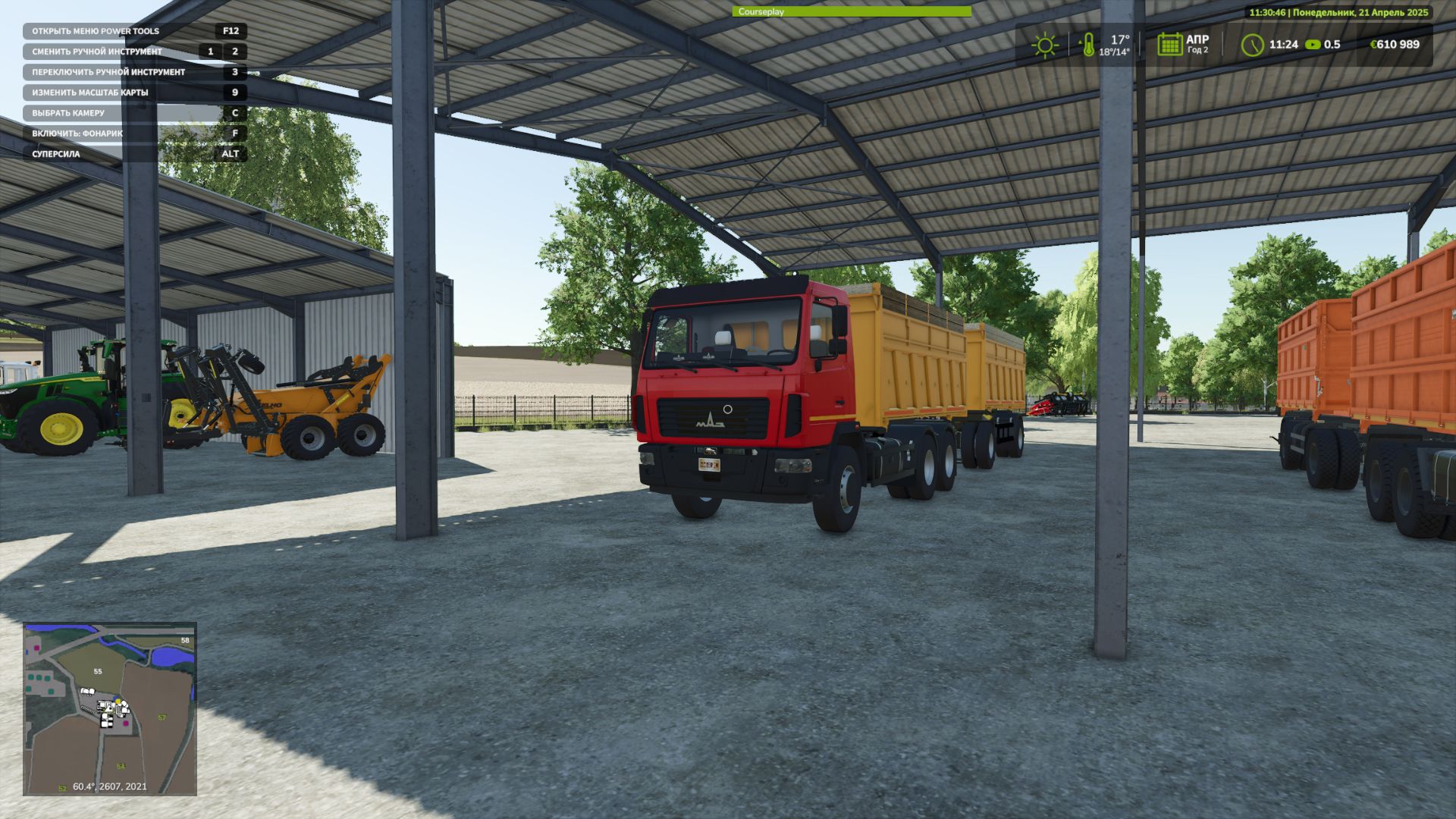Open the calendar icon showing АПР Год 2
This screenshot has width=1456, height=819.
click(1169, 45)
